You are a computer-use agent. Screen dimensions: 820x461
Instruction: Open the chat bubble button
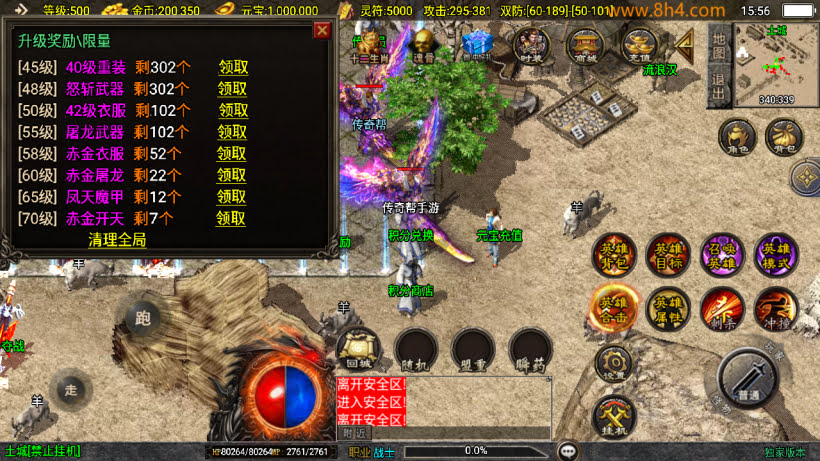tap(569, 451)
